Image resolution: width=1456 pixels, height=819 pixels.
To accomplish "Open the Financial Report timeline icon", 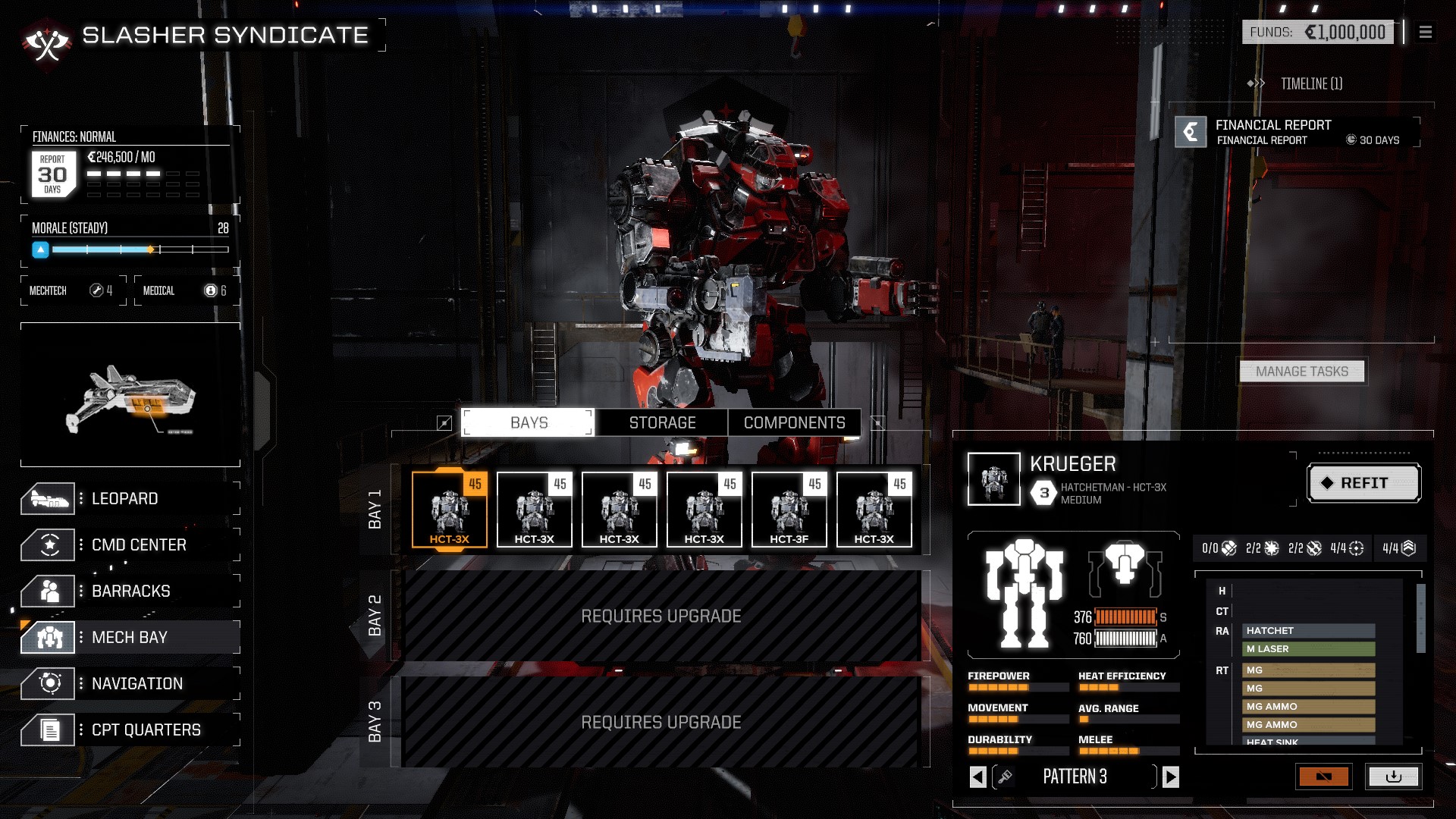I will 1191,131.
